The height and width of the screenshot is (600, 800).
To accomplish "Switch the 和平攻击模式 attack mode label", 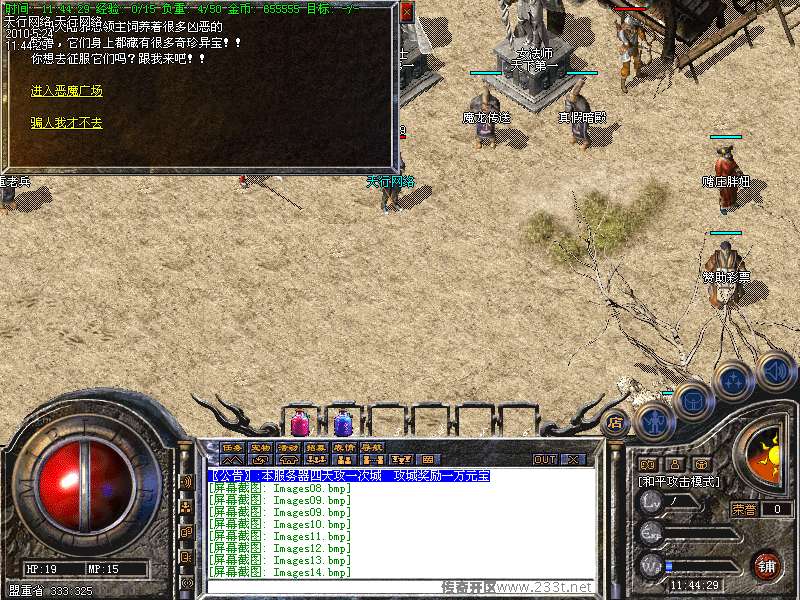I will tap(678, 481).
